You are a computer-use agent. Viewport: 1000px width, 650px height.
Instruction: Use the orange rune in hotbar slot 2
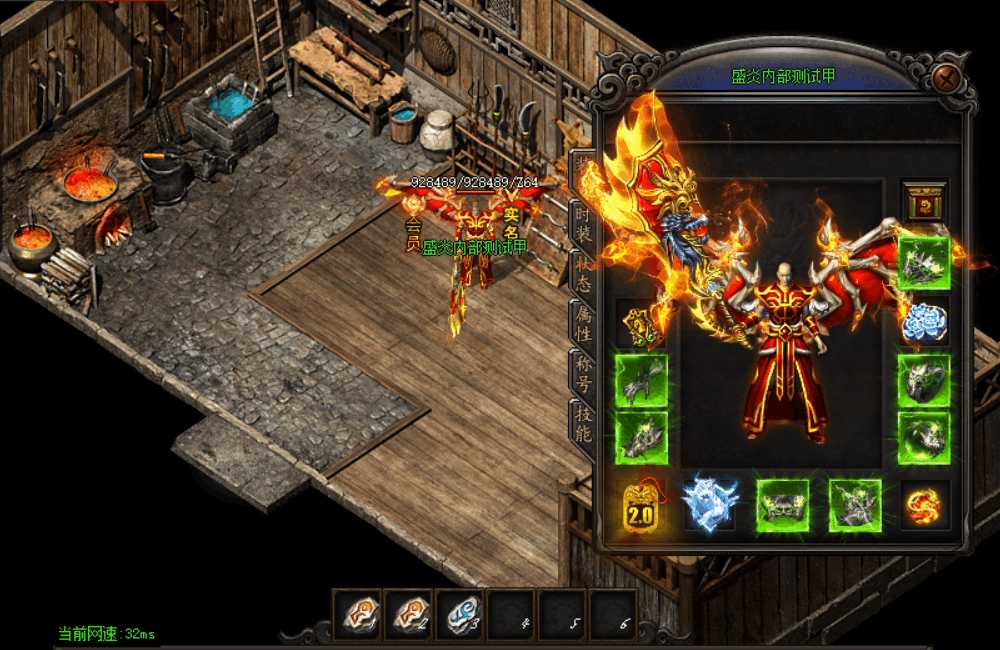(x=409, y=613)
